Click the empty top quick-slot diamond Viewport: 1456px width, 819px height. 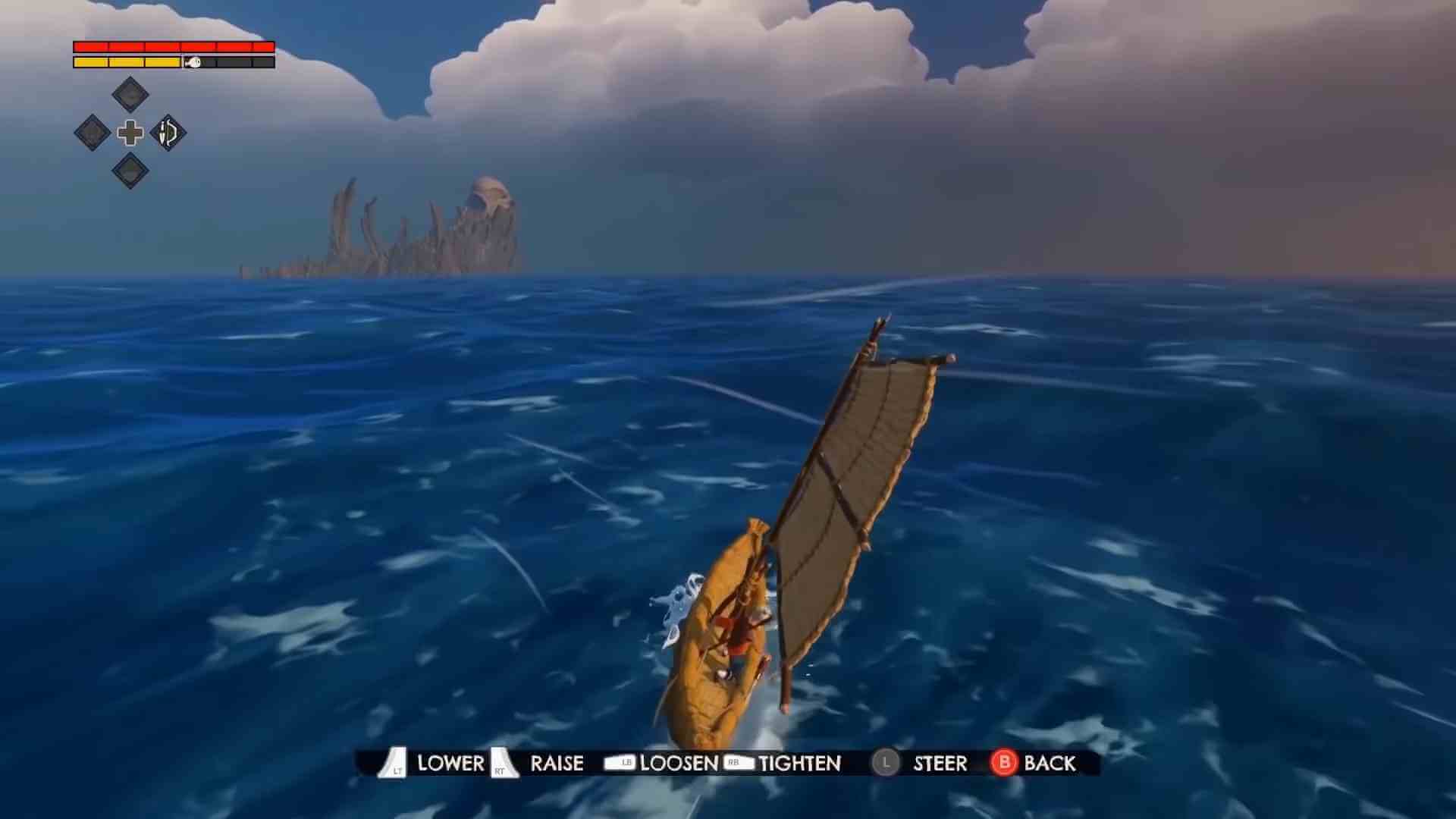pos(129,95)
